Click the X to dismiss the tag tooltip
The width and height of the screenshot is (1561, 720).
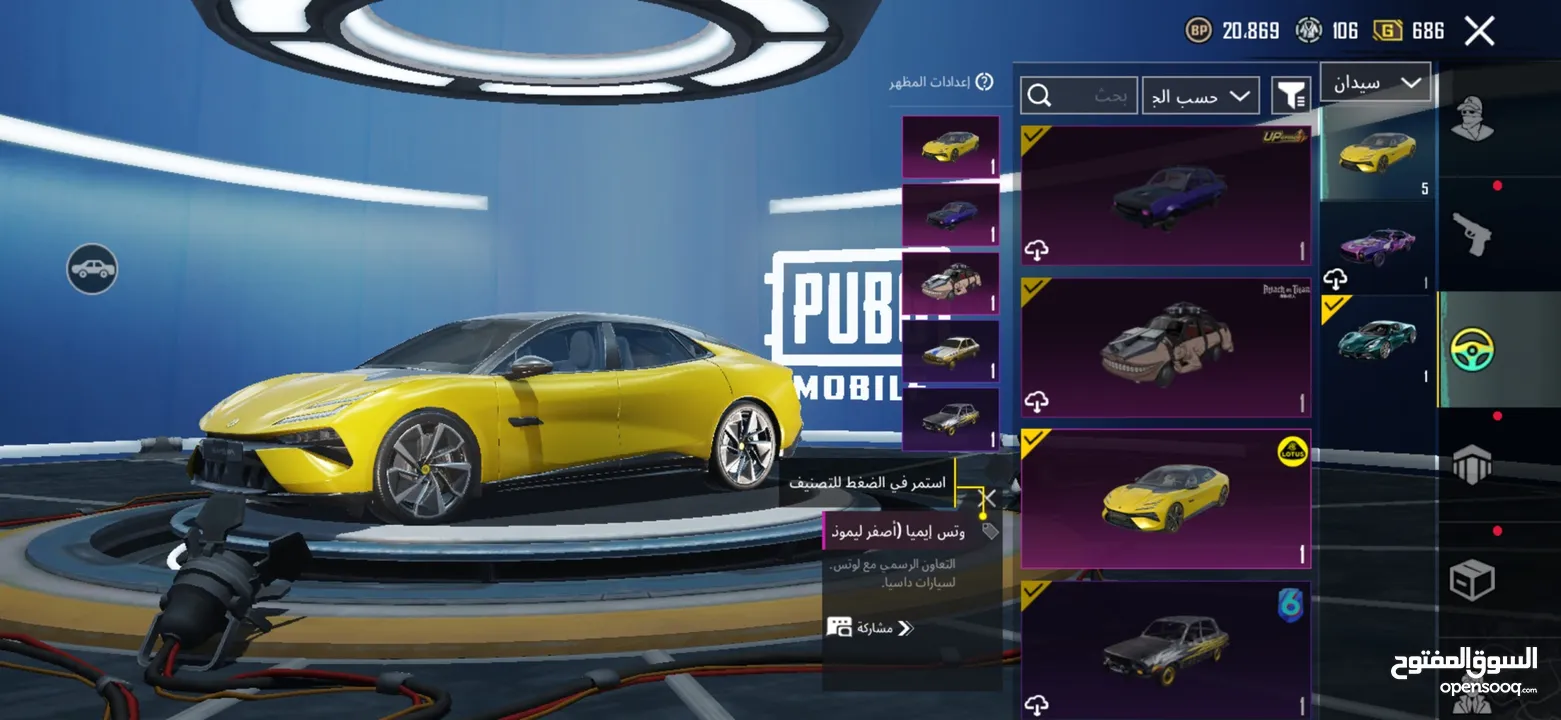point(988,497)
